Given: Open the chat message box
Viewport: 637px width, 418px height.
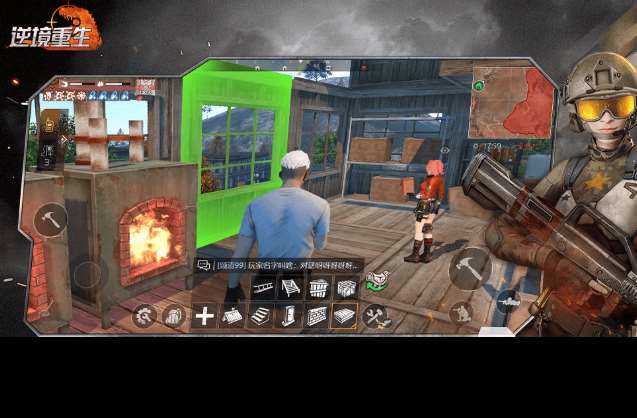Looking at the screenshot, I should tap(204, 266).
